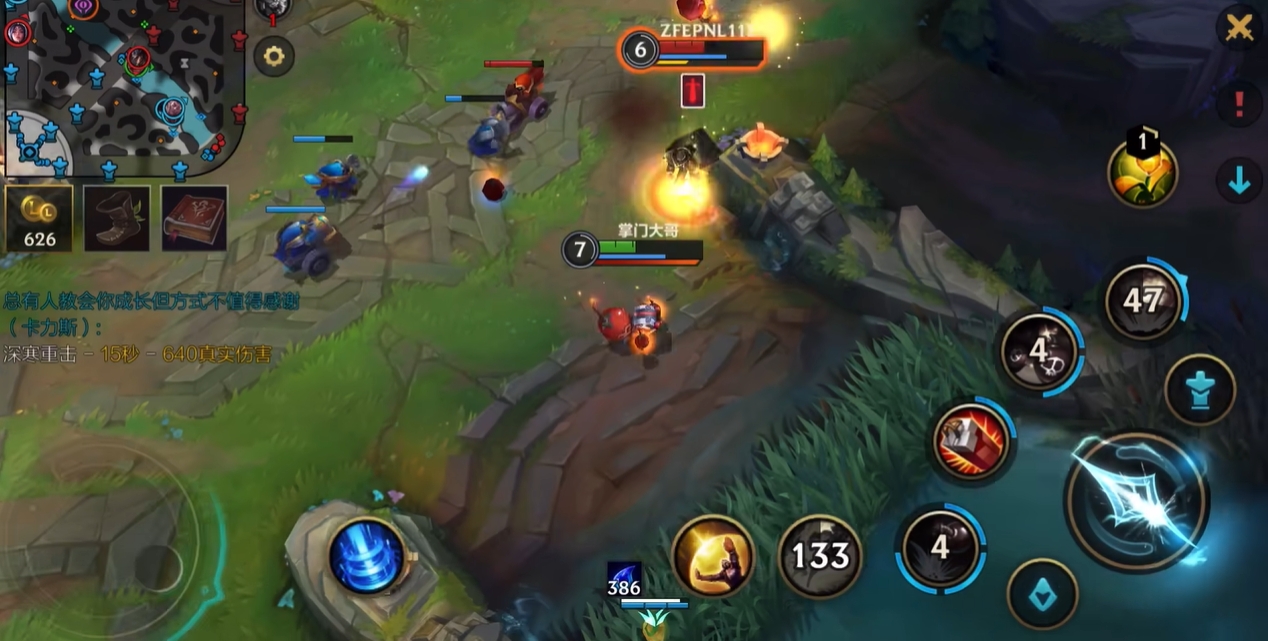Tap the blue down-arrow button
The image size is (1268, 641).
point(1239,181)
